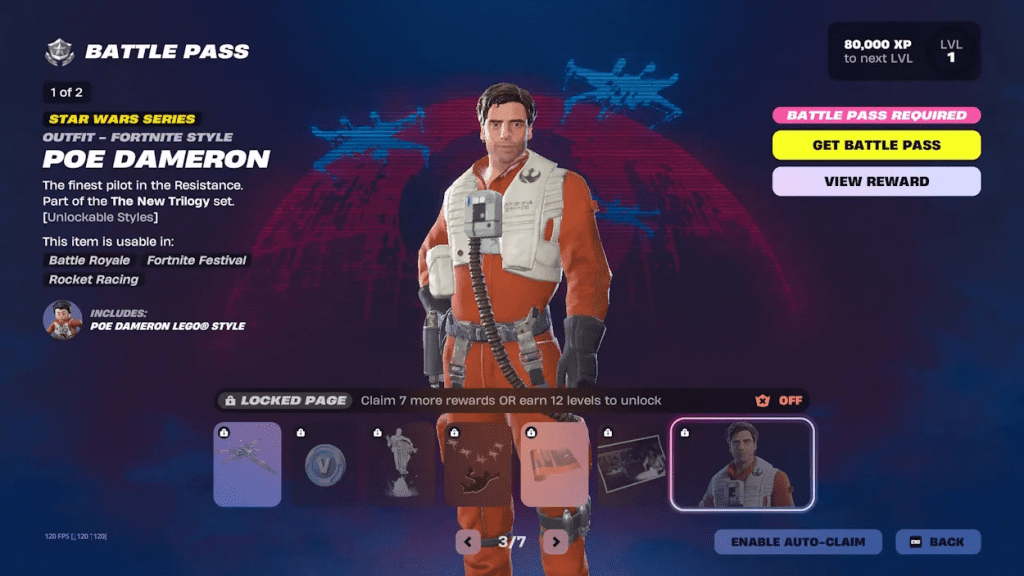
Task: Select the X-wing glider reward tile
Action: (x=247, y=464)
